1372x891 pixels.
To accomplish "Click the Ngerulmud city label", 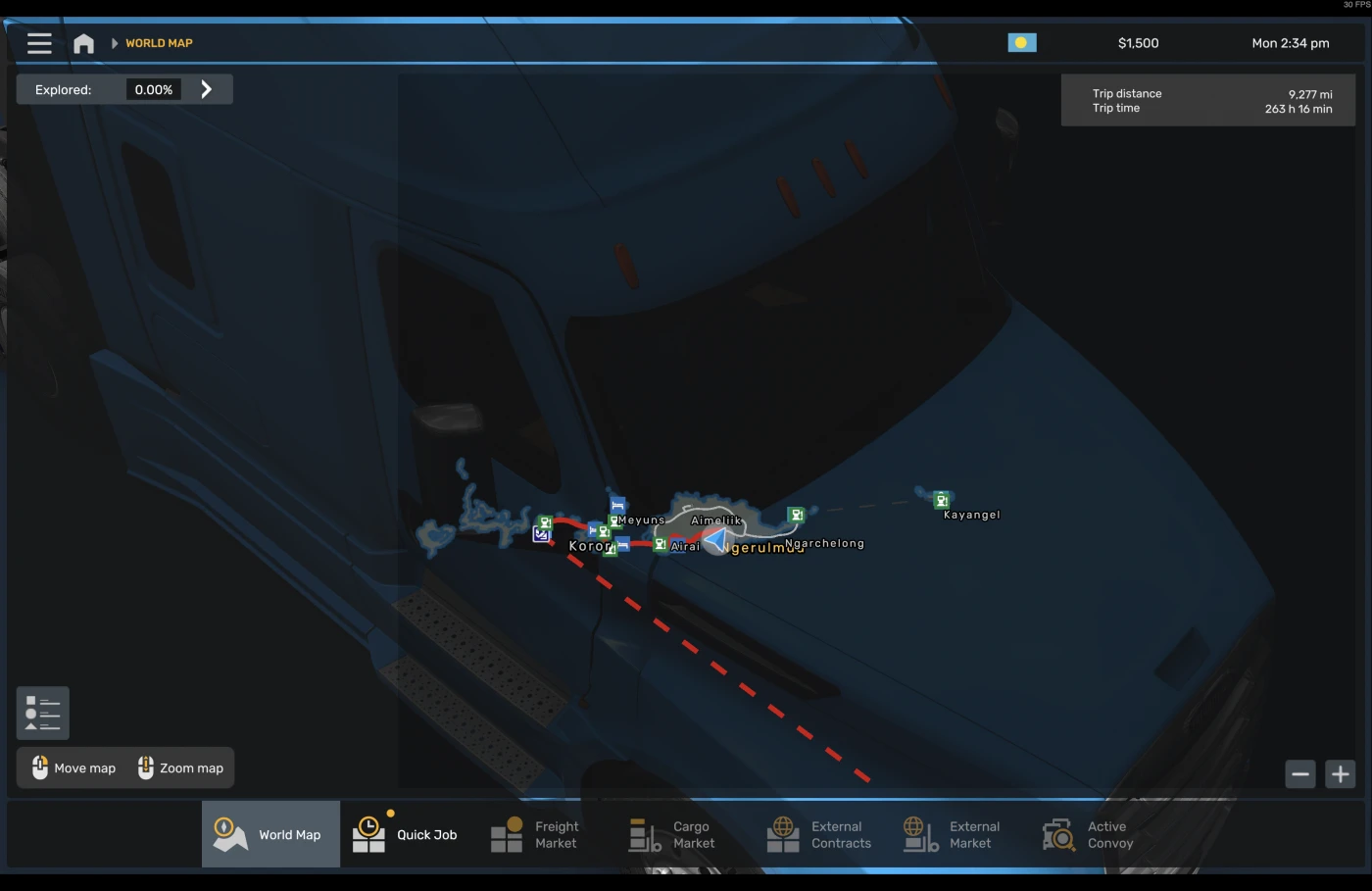I will 762,547.
